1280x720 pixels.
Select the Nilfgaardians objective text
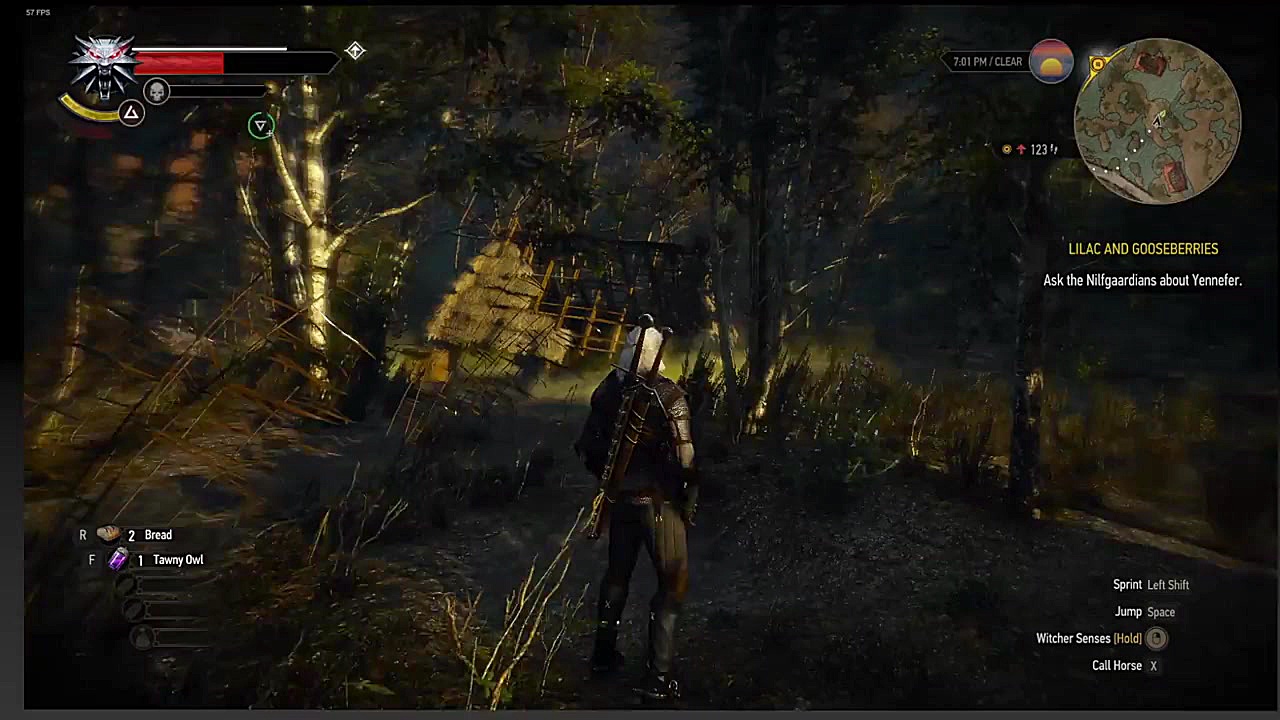click(x=1142, y=281)
